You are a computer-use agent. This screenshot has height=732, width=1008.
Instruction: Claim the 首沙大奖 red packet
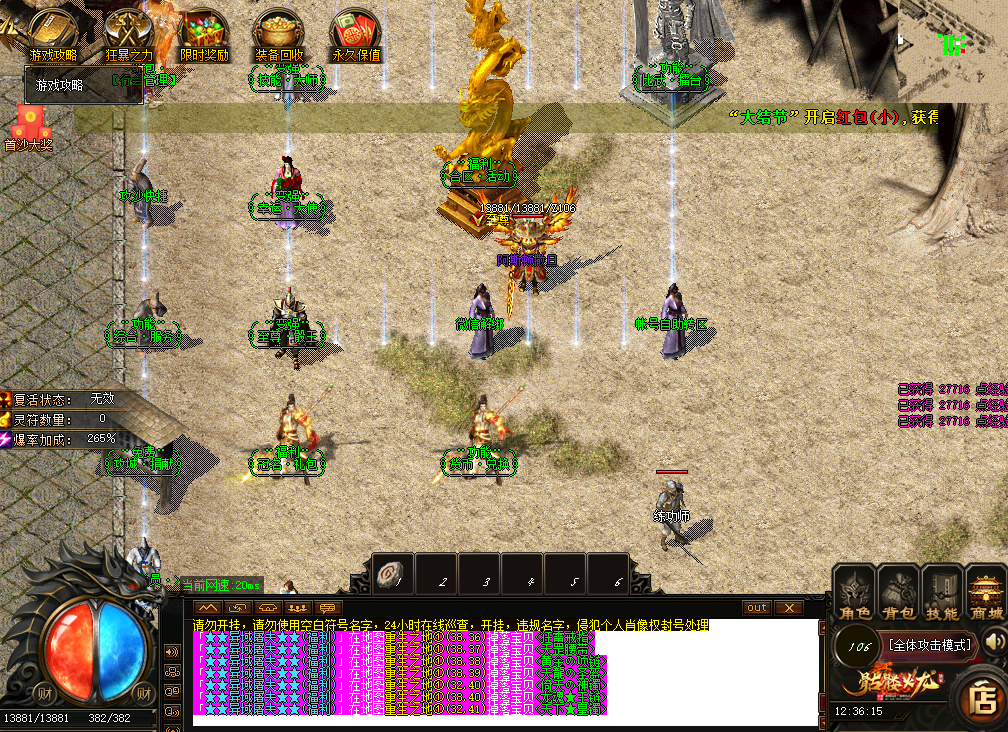(27, 124)
